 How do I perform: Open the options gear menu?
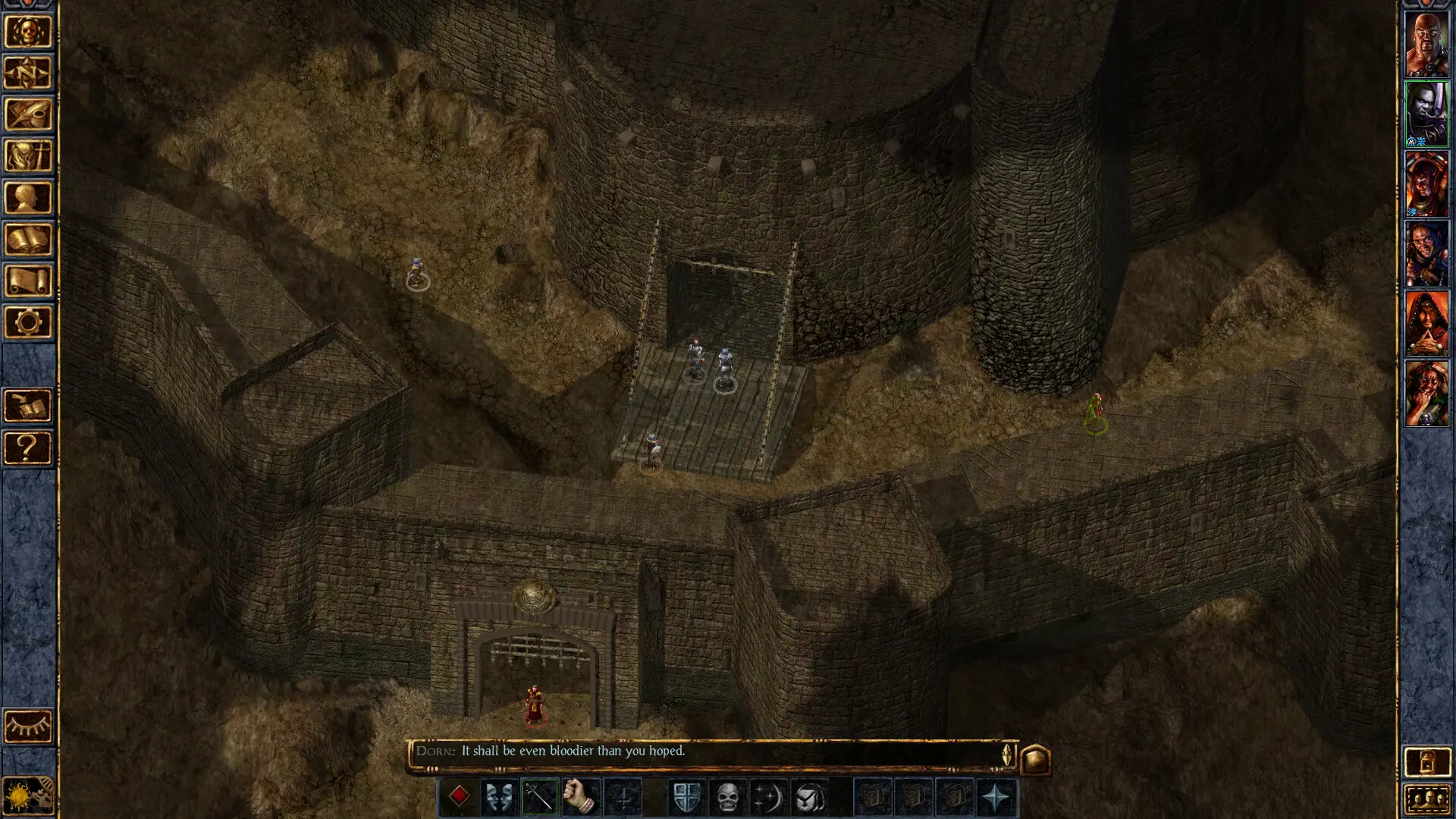coord(28,322)
